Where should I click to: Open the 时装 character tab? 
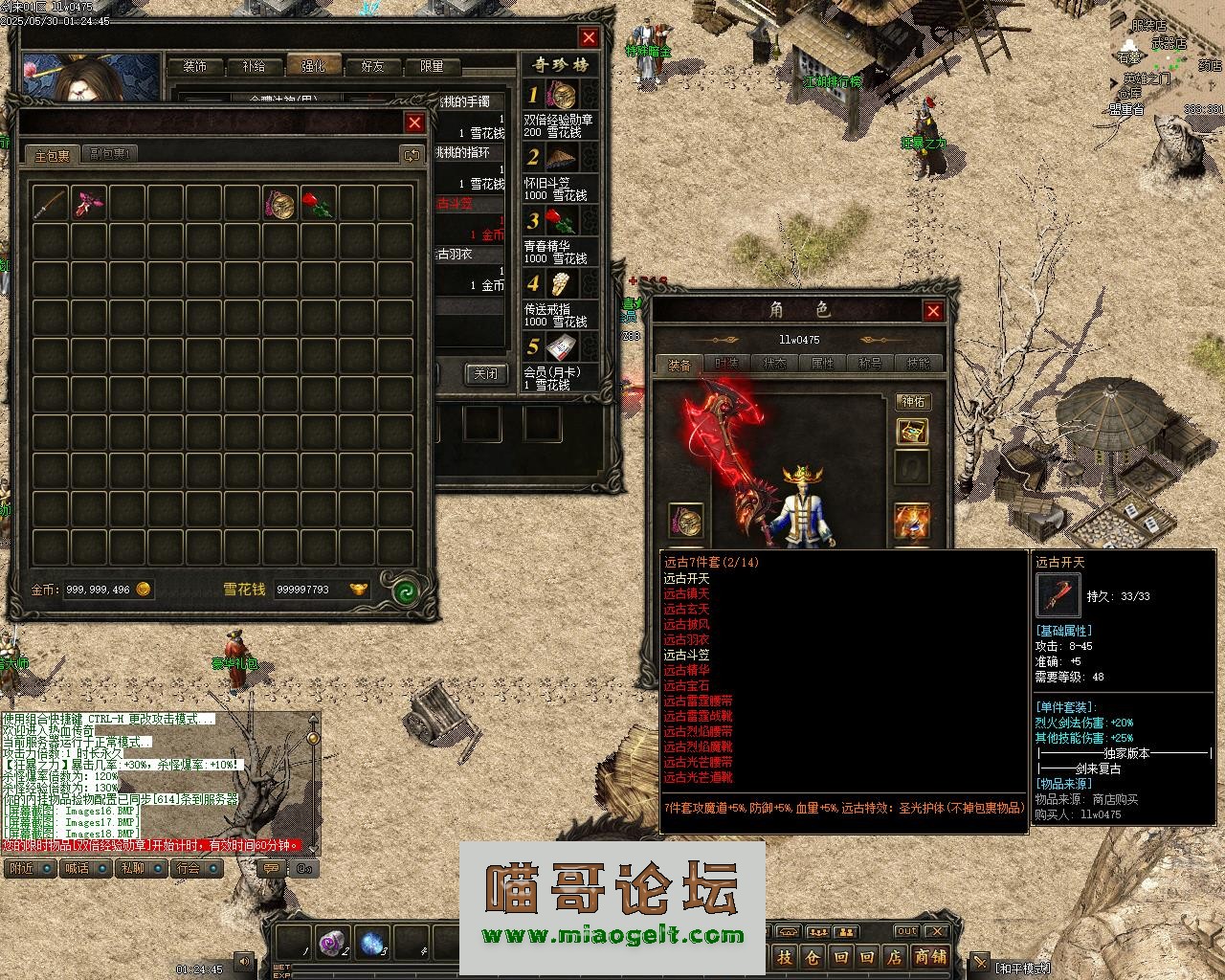(727, 364)
